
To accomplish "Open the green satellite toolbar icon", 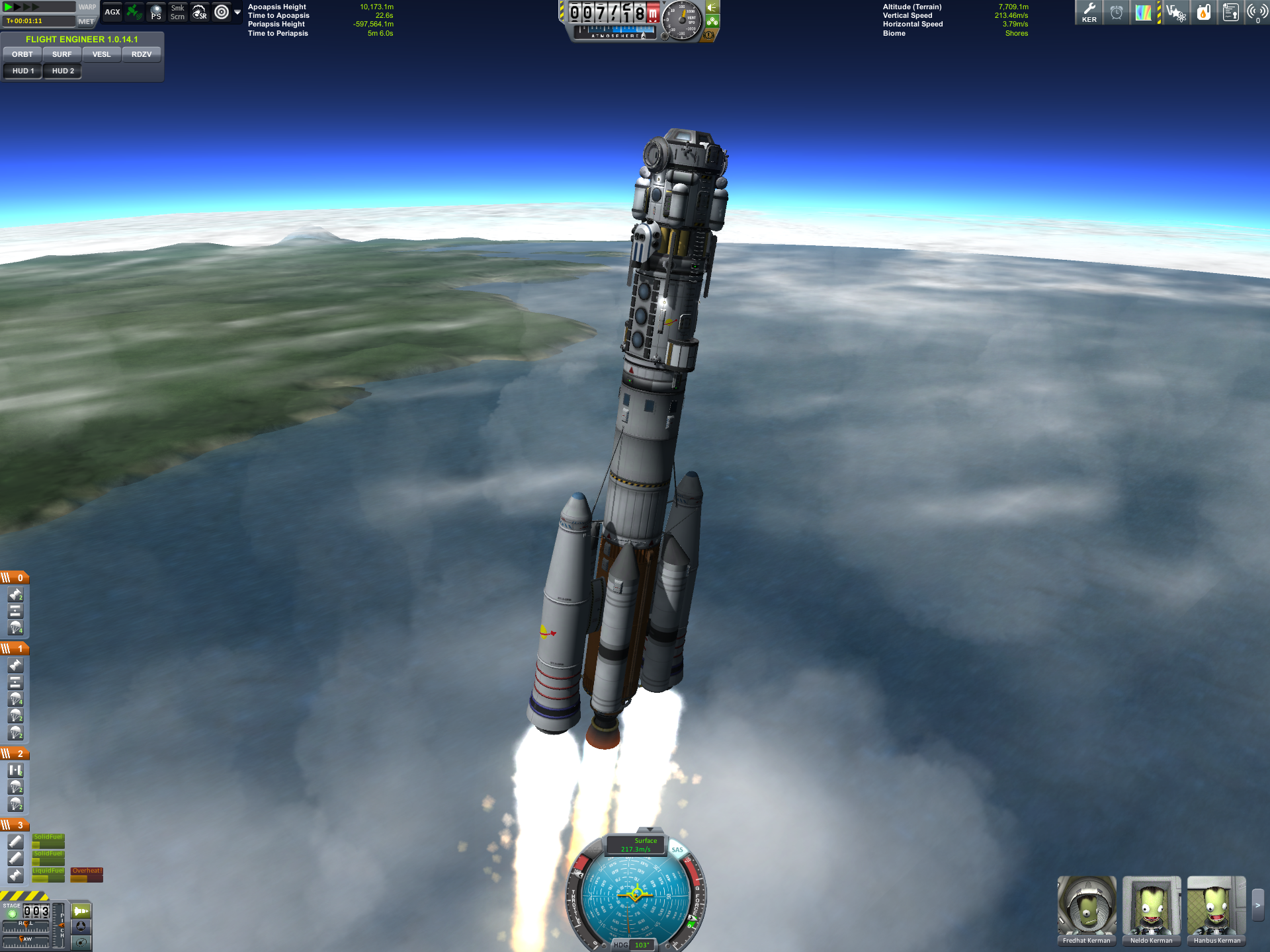I will click(x=134, y=12).
